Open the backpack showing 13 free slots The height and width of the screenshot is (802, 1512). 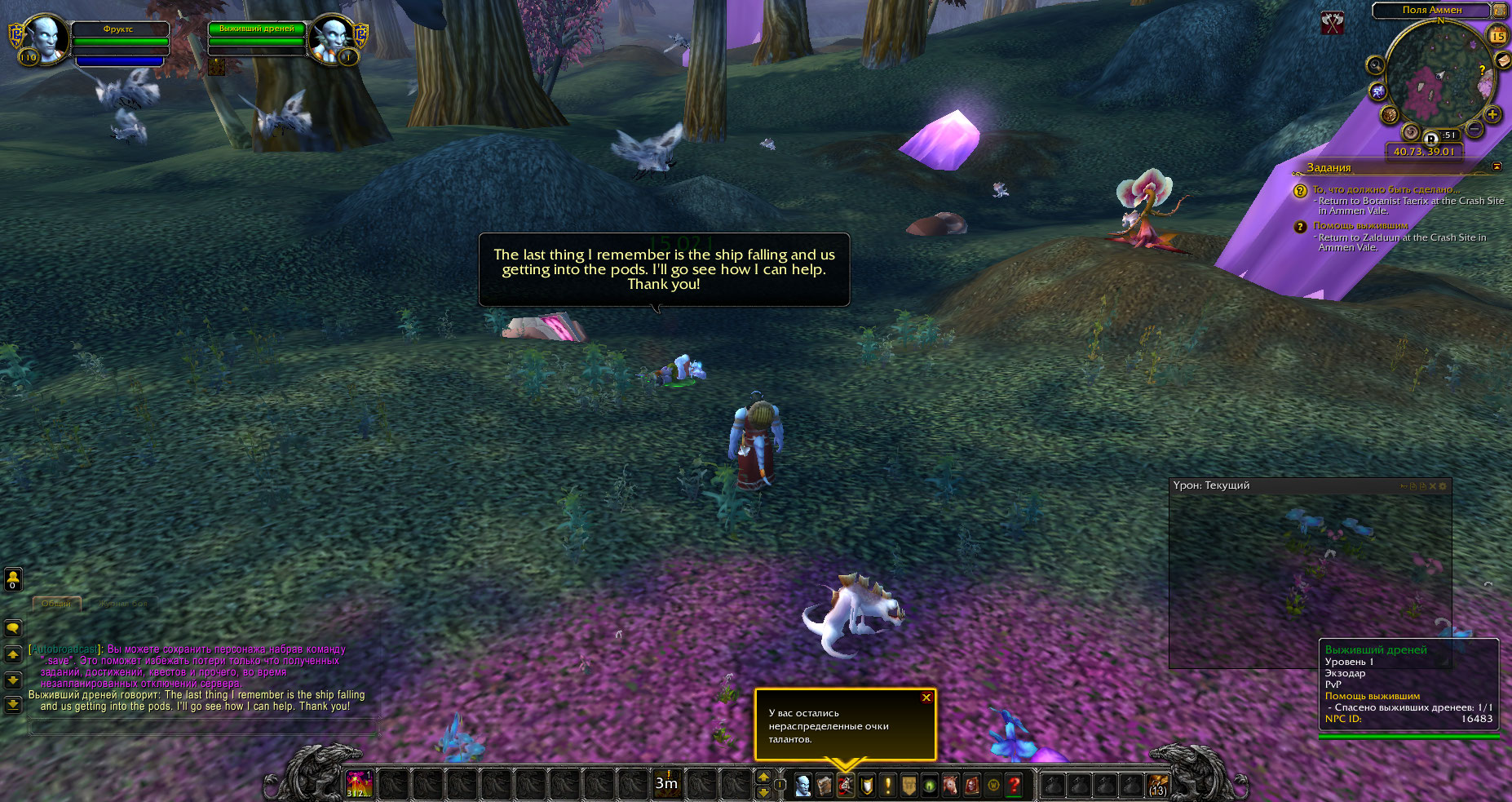tap(1157, 785)
